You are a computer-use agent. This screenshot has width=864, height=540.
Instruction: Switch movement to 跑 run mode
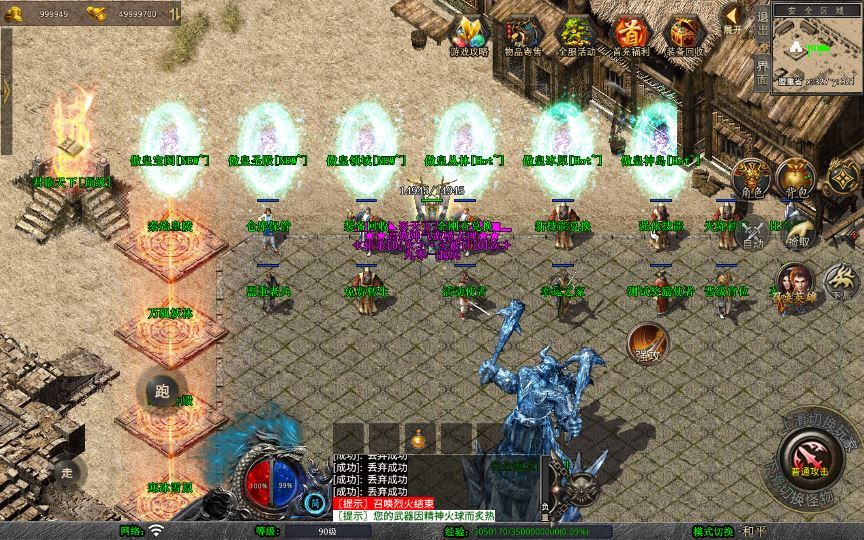coord(162,392)
